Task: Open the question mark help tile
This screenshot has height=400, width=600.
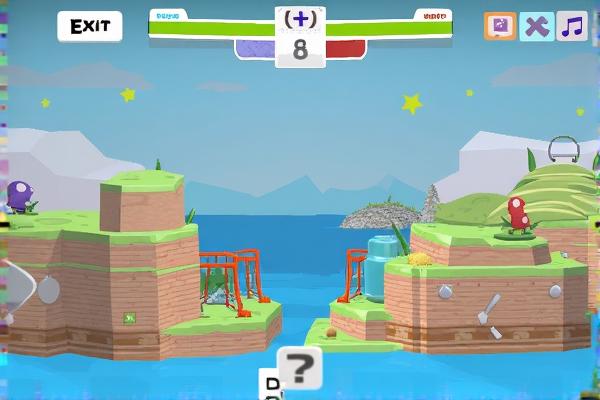Action: click(x=300, y=369)
